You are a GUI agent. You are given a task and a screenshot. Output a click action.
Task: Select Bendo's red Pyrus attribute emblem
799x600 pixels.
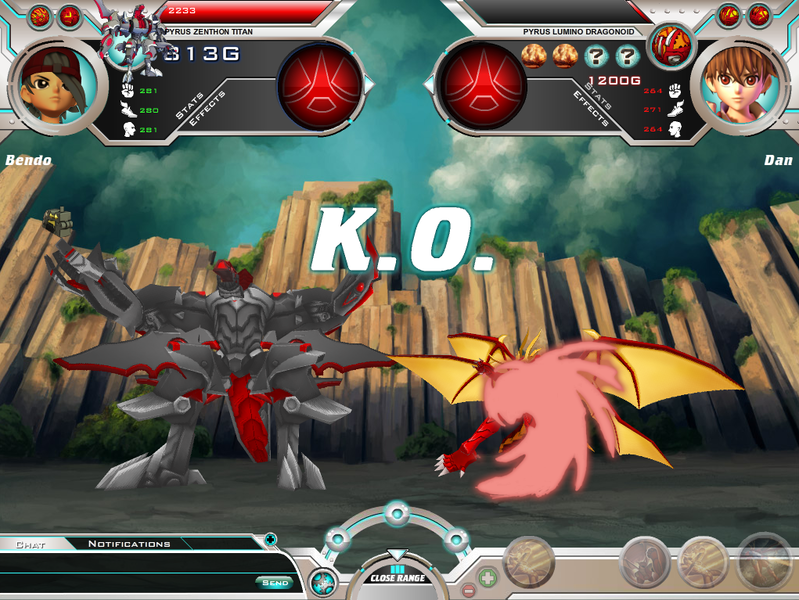319,85
